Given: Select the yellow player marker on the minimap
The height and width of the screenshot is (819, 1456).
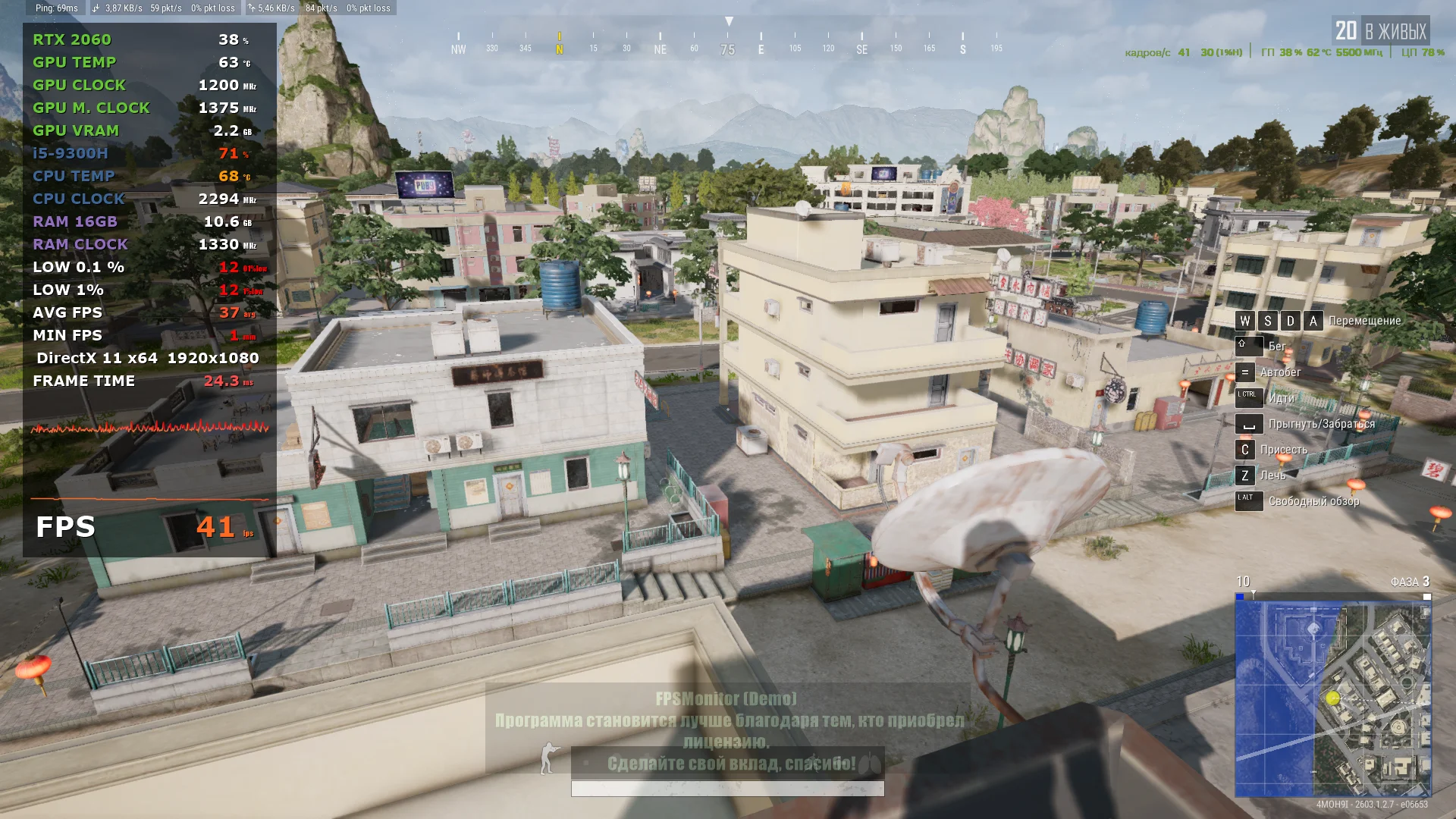Looking at the screenshot, I should click(1333, 698).
